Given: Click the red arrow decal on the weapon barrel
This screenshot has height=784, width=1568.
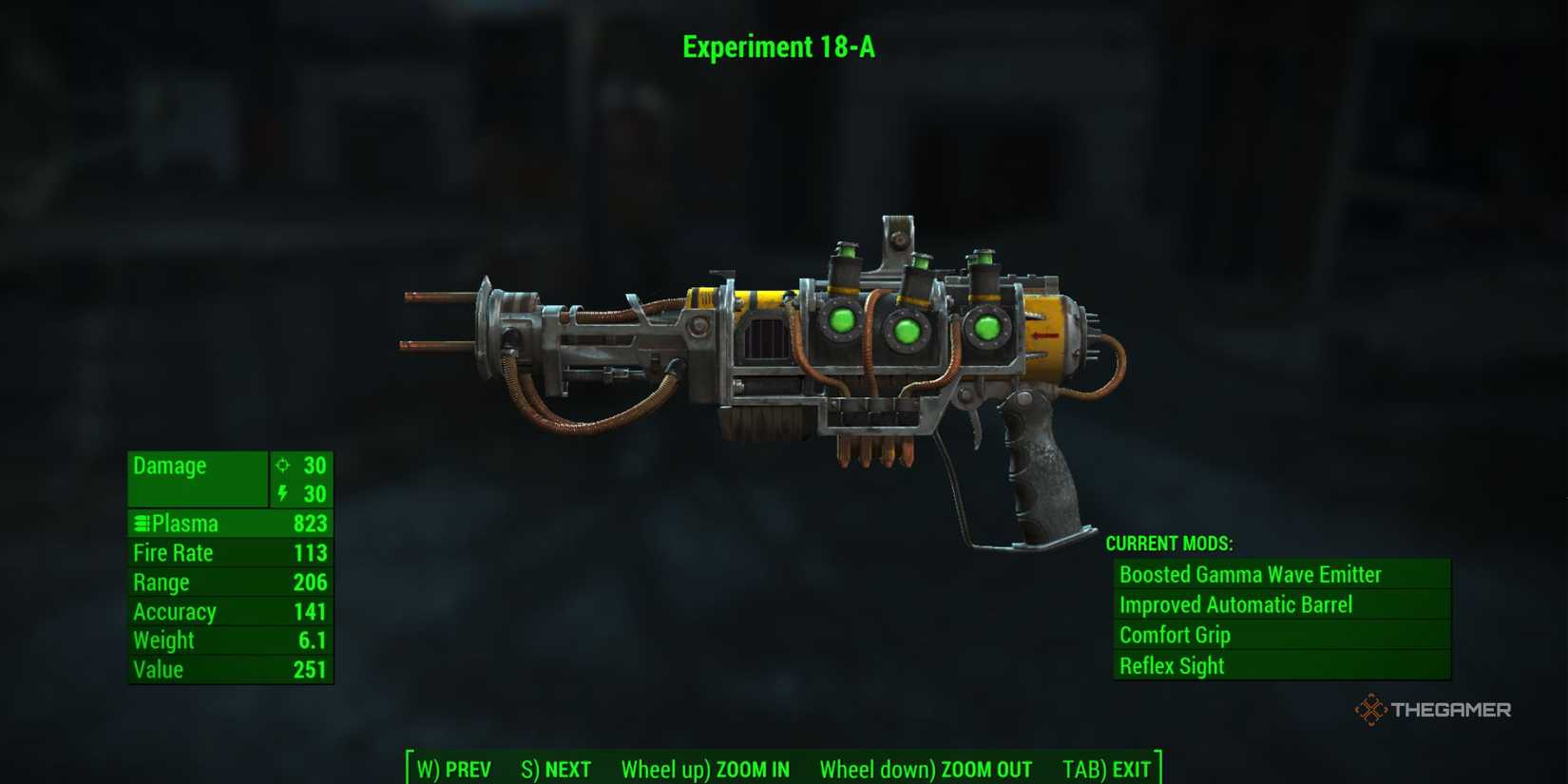Looking at the screenshot, I should tap(1043, 335).
